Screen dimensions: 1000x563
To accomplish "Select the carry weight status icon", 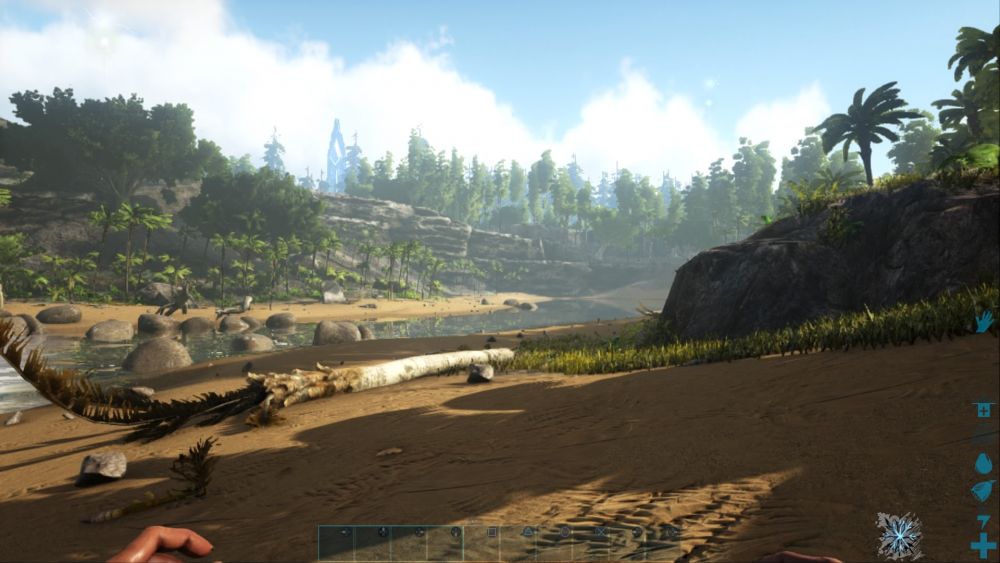I will 983,410.
